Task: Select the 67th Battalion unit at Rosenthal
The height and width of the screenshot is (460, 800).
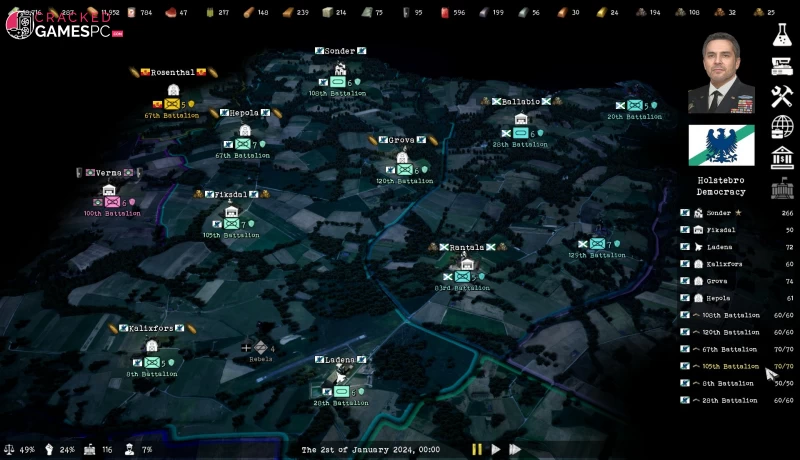Action: [172, 104]
